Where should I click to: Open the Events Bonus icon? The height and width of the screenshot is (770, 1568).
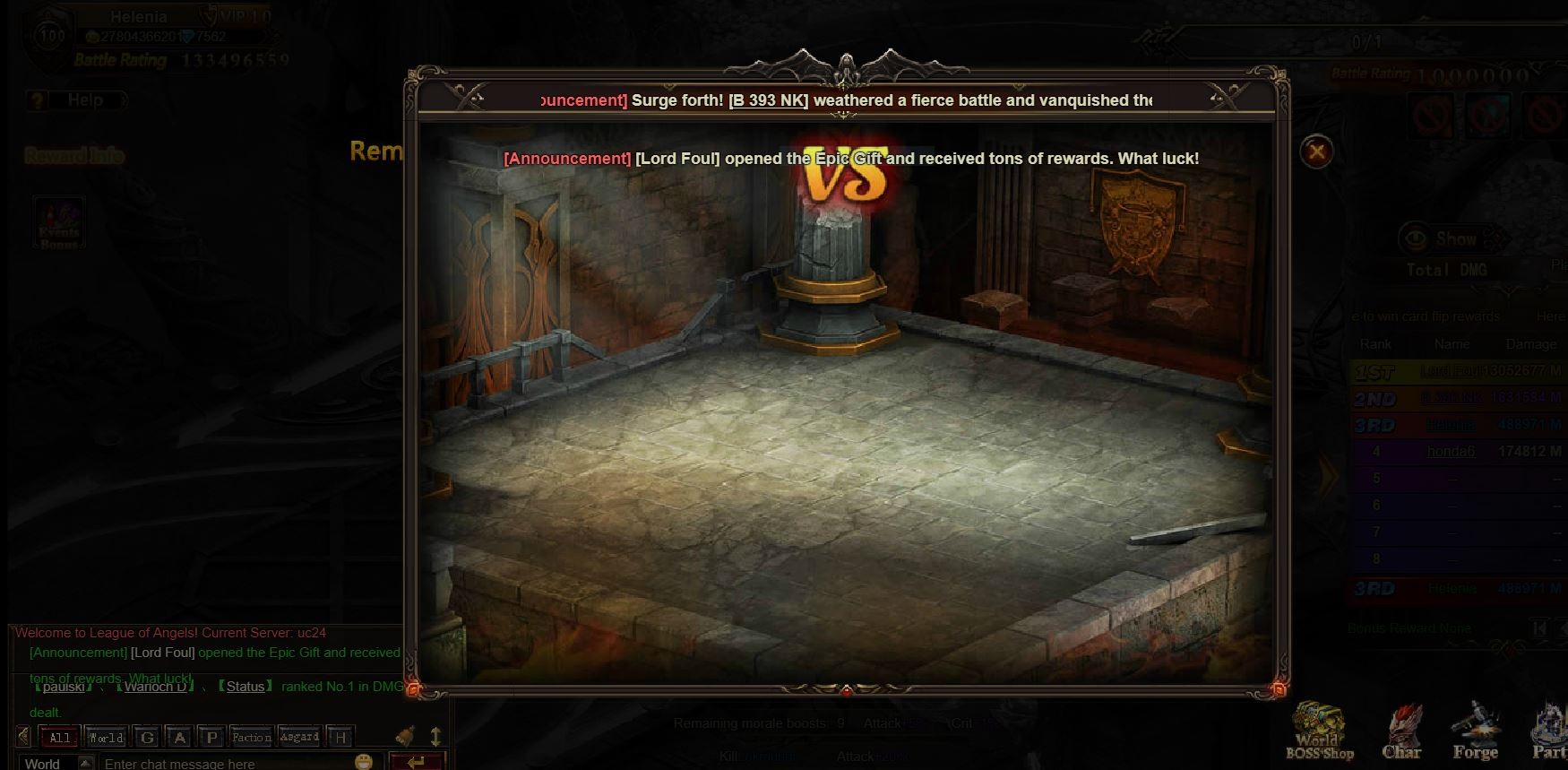(59, 223)
